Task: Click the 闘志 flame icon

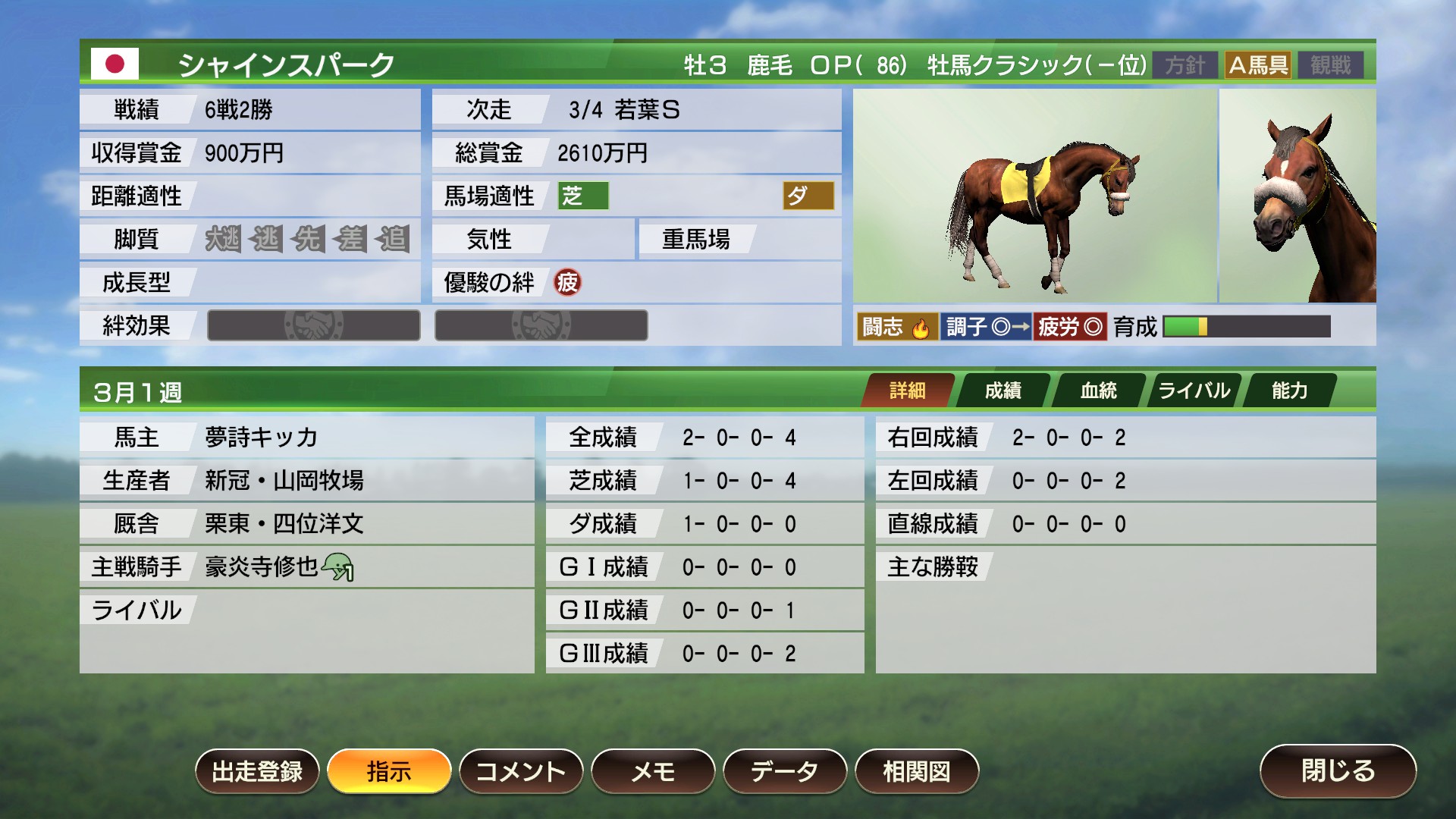Action: (x=922, y=327)
